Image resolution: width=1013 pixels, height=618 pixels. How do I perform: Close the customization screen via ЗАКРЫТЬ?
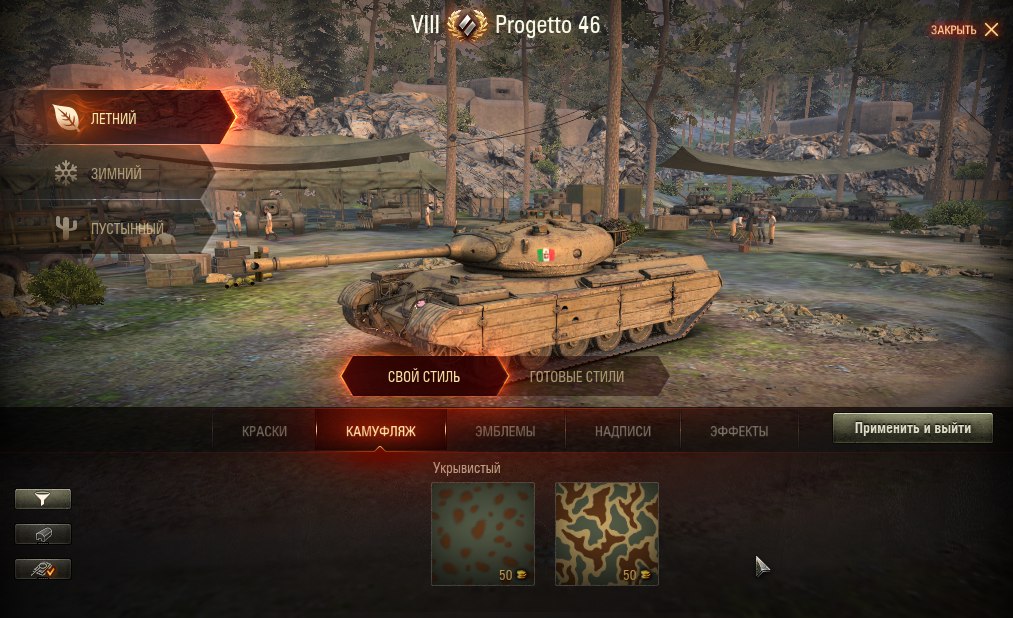pyautogui.click(x=964, y=29)
